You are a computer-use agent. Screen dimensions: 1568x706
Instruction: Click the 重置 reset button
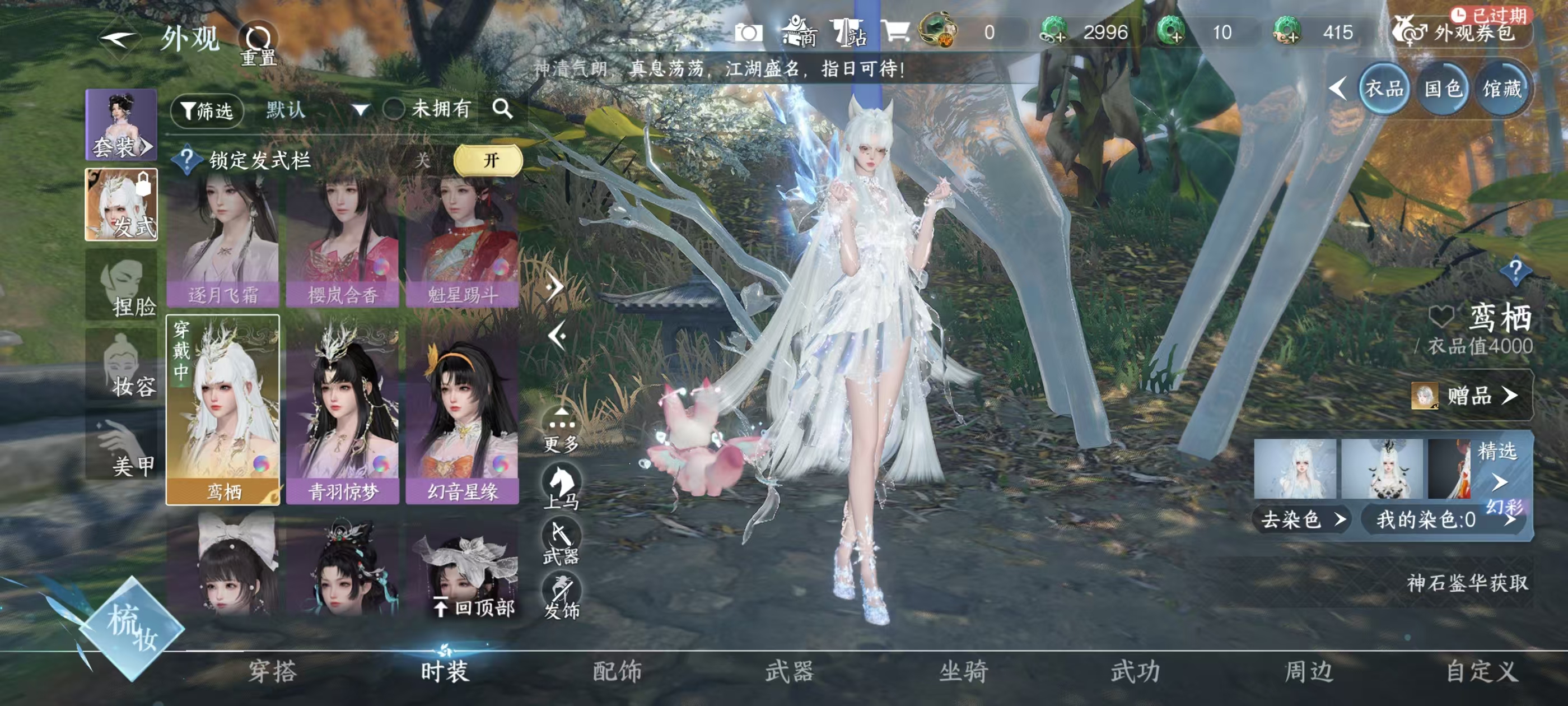click(258, 44)
